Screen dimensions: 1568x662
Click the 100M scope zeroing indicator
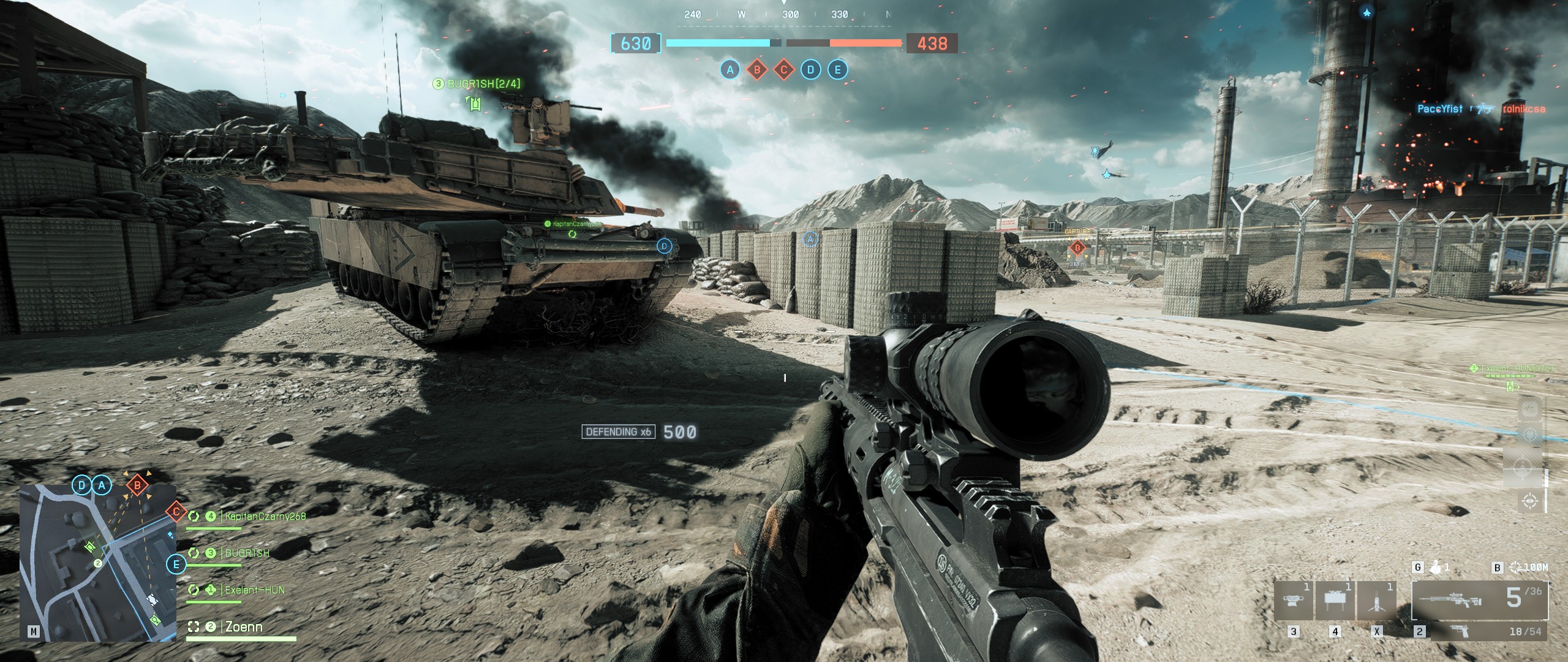[1529, 568]
